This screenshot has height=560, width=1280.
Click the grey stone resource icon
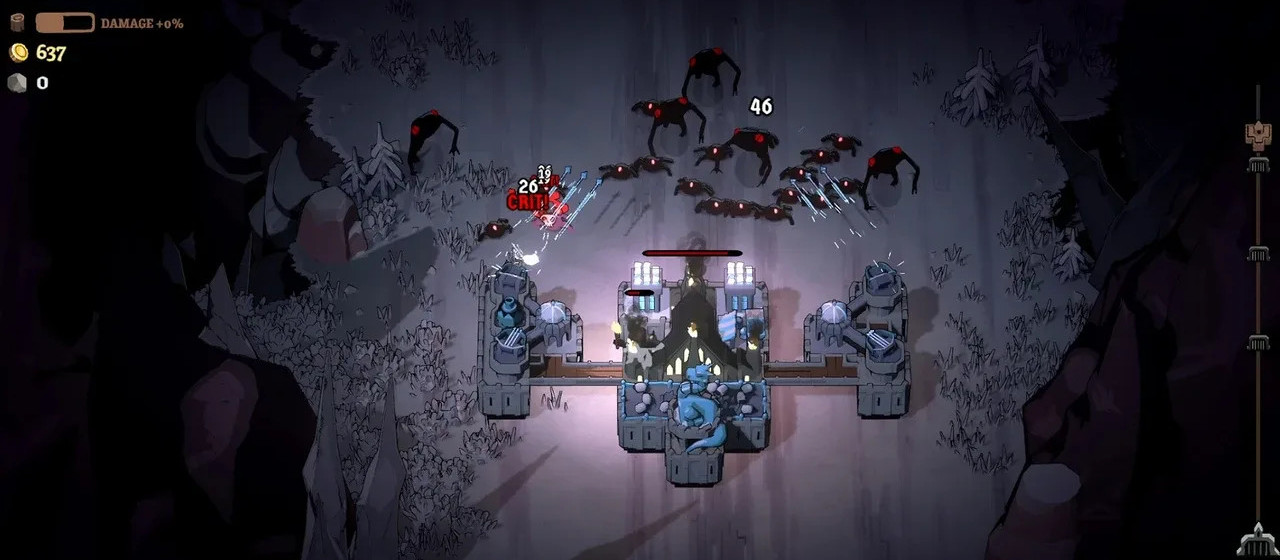click(x=17, y=83)
